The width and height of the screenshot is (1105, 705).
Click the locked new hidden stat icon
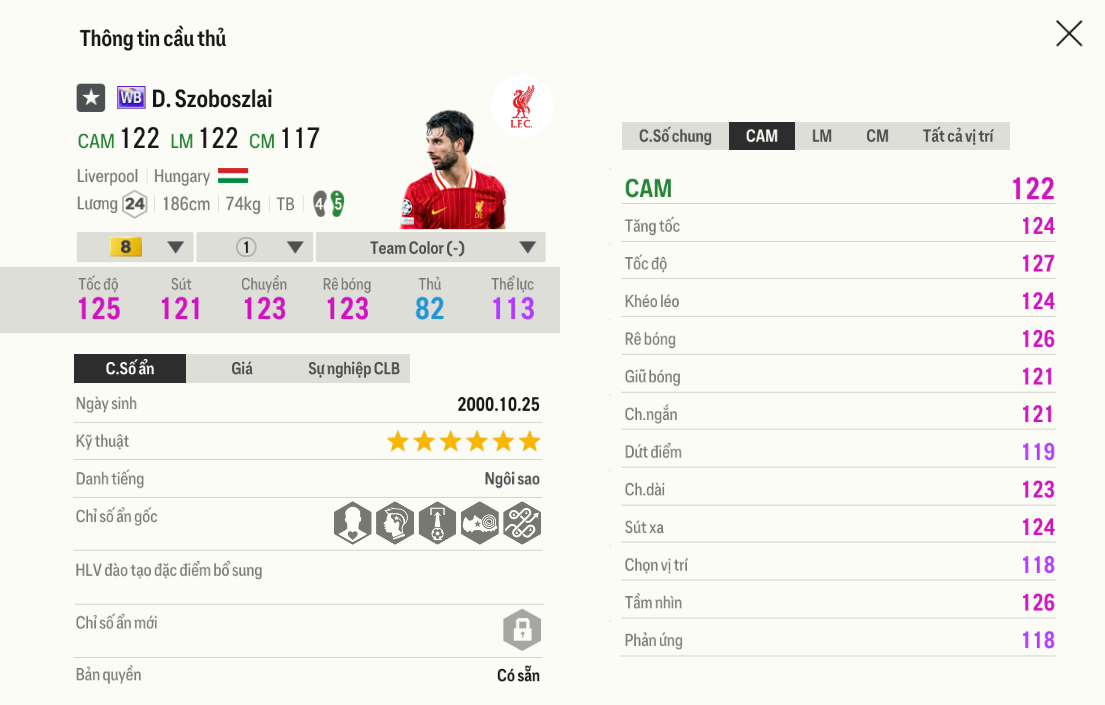click(x=521, y=630)
